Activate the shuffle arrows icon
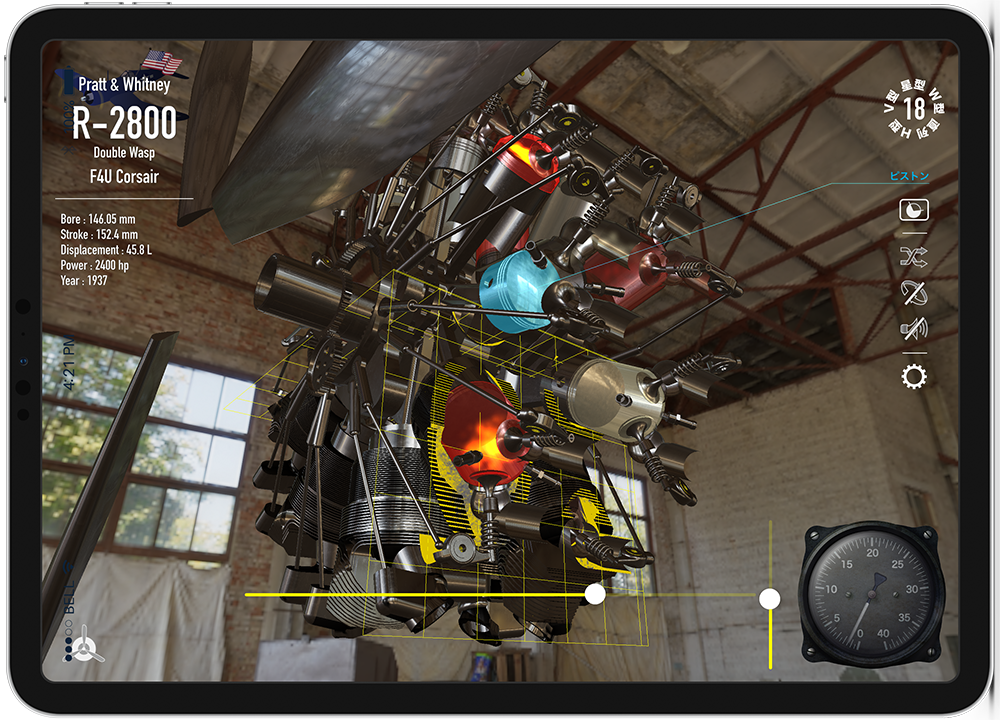 click(x=914, y=258)
